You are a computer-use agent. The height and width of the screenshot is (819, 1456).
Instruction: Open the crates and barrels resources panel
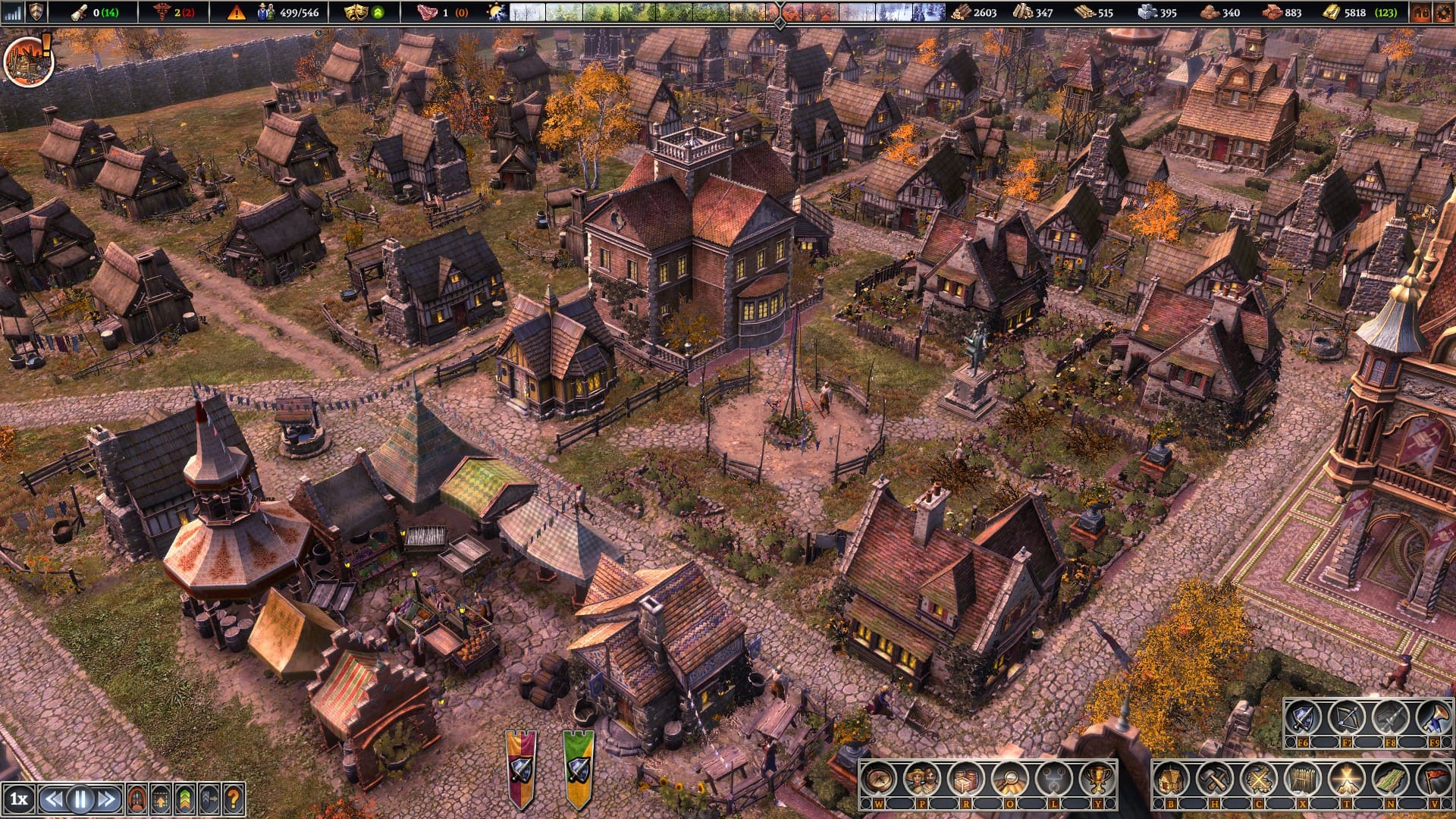click(966, 779)
